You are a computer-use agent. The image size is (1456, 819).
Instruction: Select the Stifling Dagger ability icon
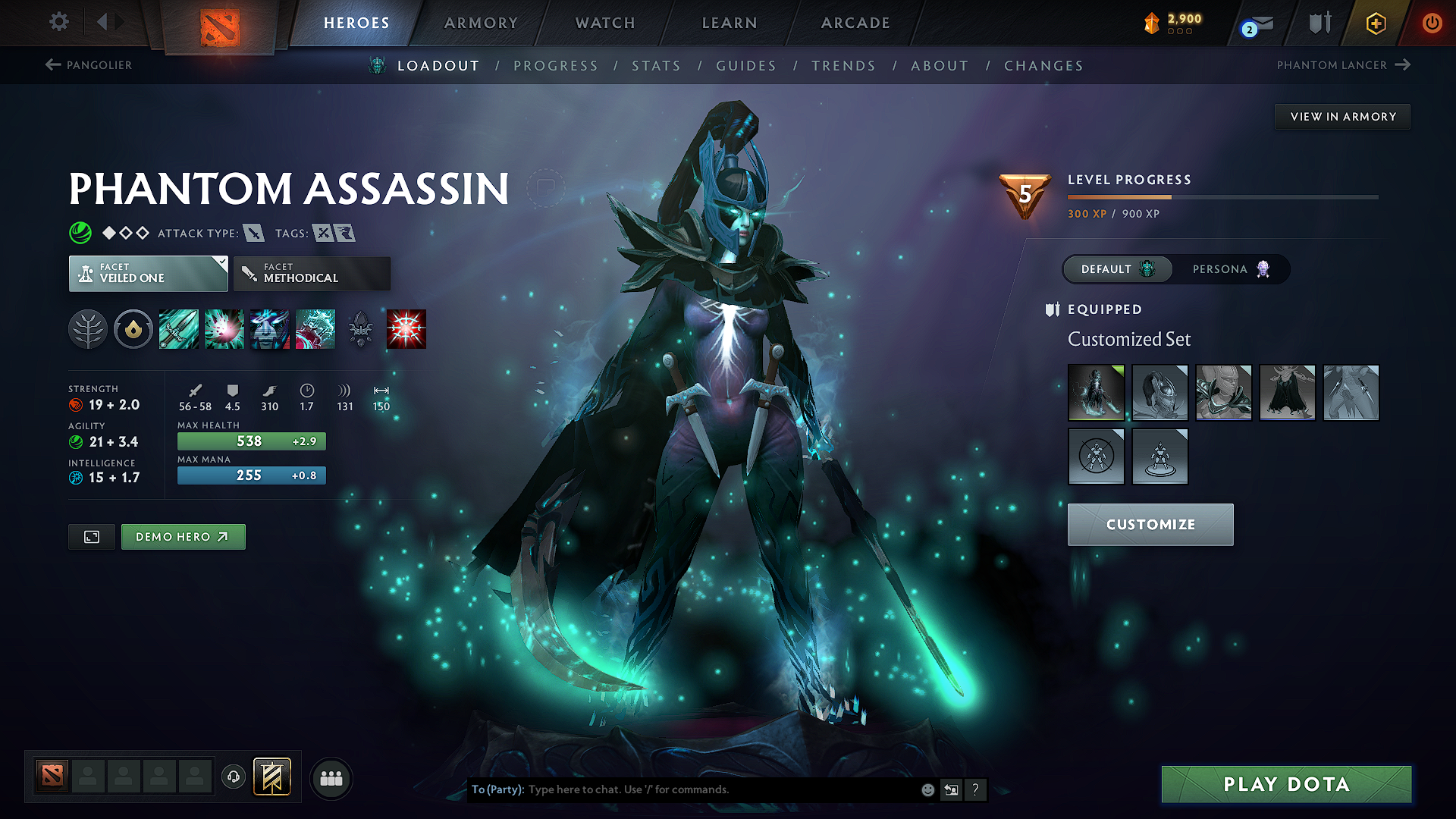(179, 328)
